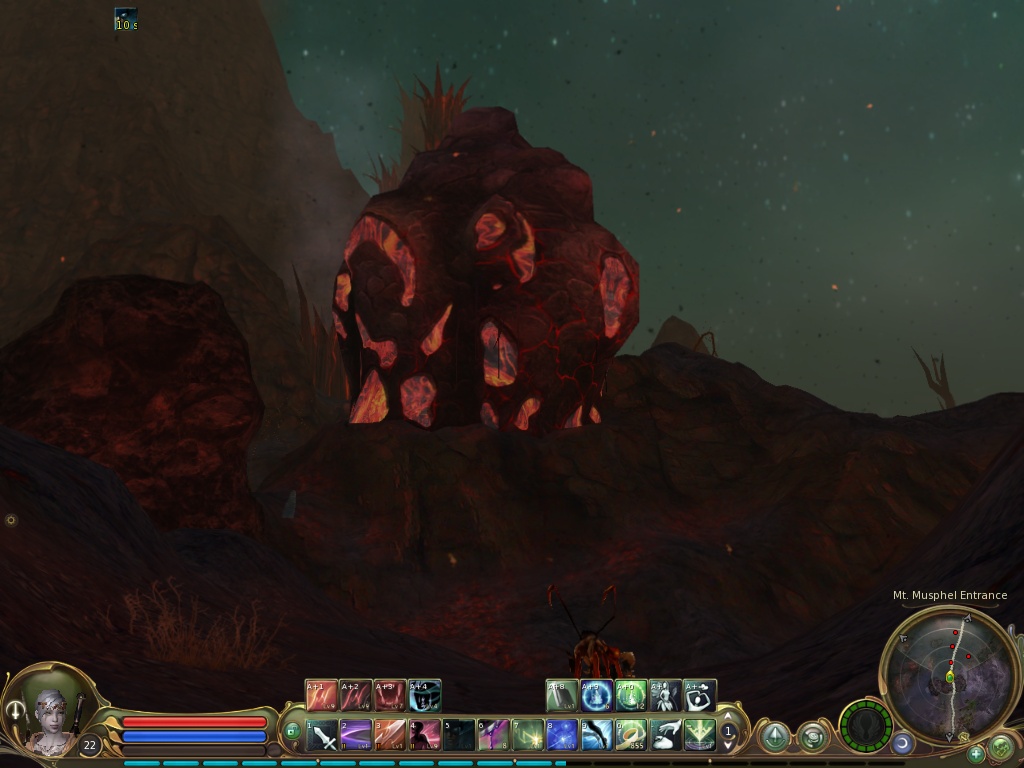The height and width of the screenshot is (768, 1024).
Task: Select the buff icon showing 10 s
Action: click(x=126, y=19)
